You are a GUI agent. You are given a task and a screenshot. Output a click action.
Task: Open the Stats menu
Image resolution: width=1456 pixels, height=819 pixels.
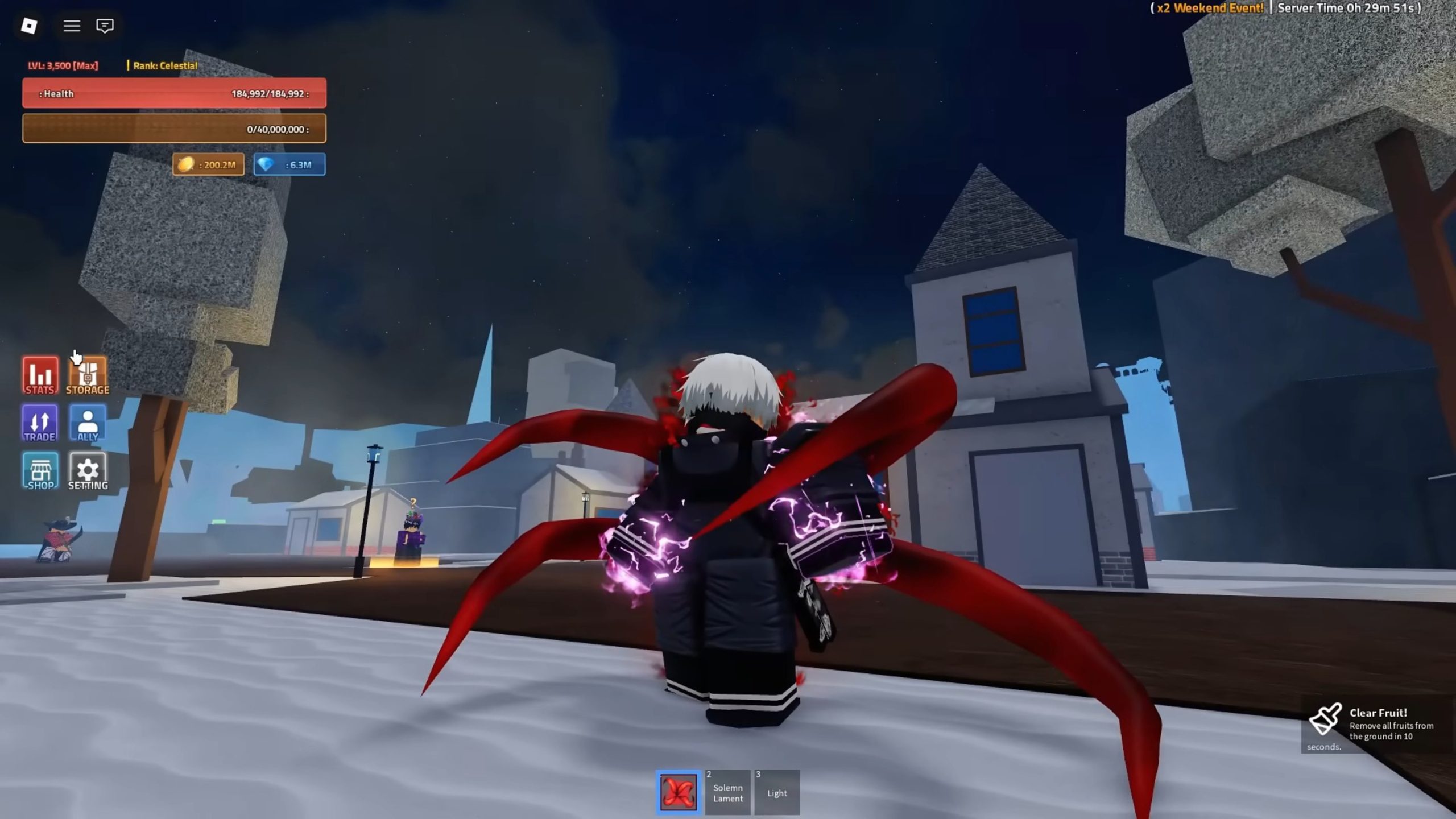(x=40, y=375)
